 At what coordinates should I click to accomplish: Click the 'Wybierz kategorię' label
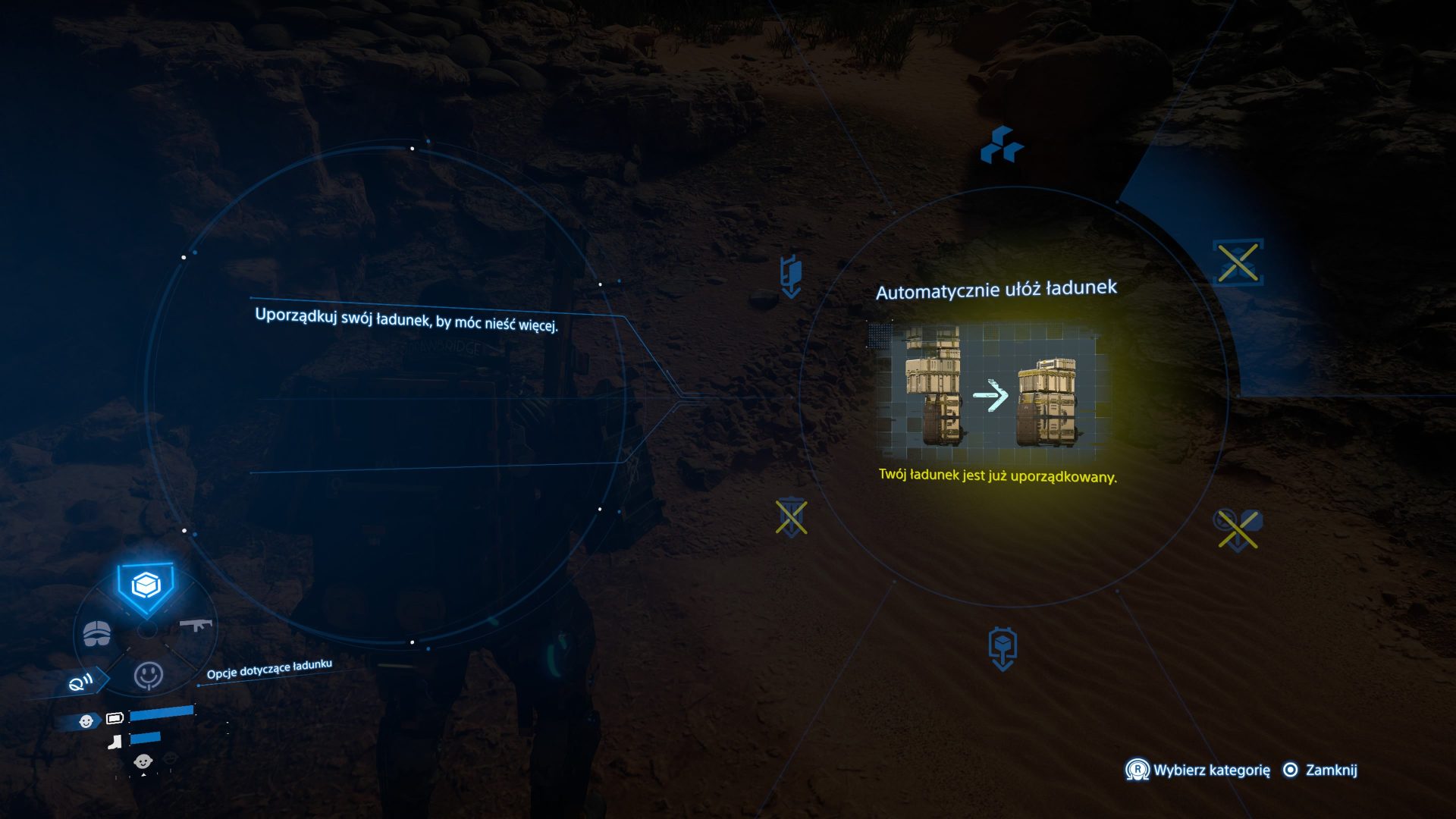pyautogui.click(x=1211, y=770)
